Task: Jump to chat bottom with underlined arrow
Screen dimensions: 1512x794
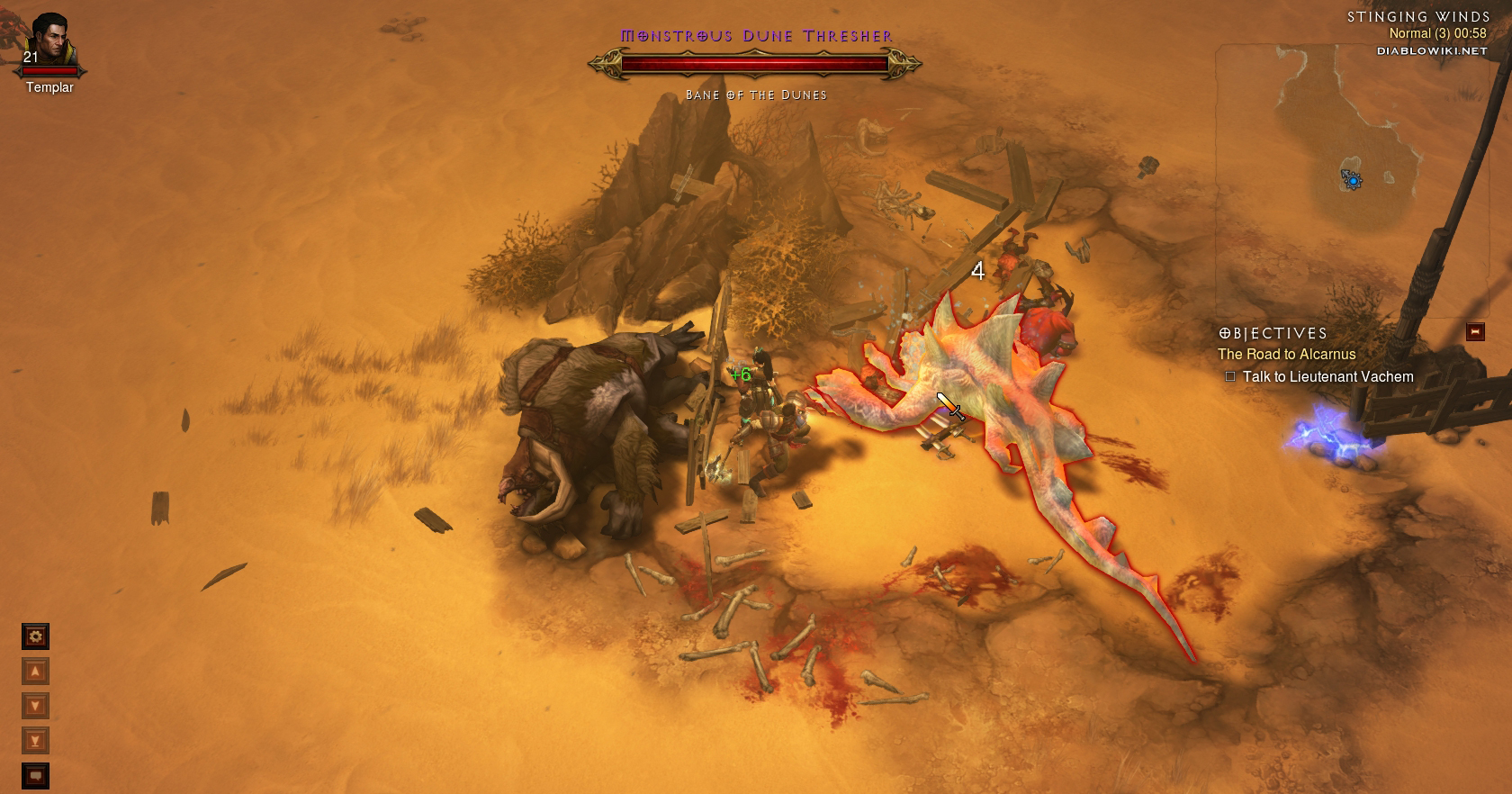Action: 35,741
